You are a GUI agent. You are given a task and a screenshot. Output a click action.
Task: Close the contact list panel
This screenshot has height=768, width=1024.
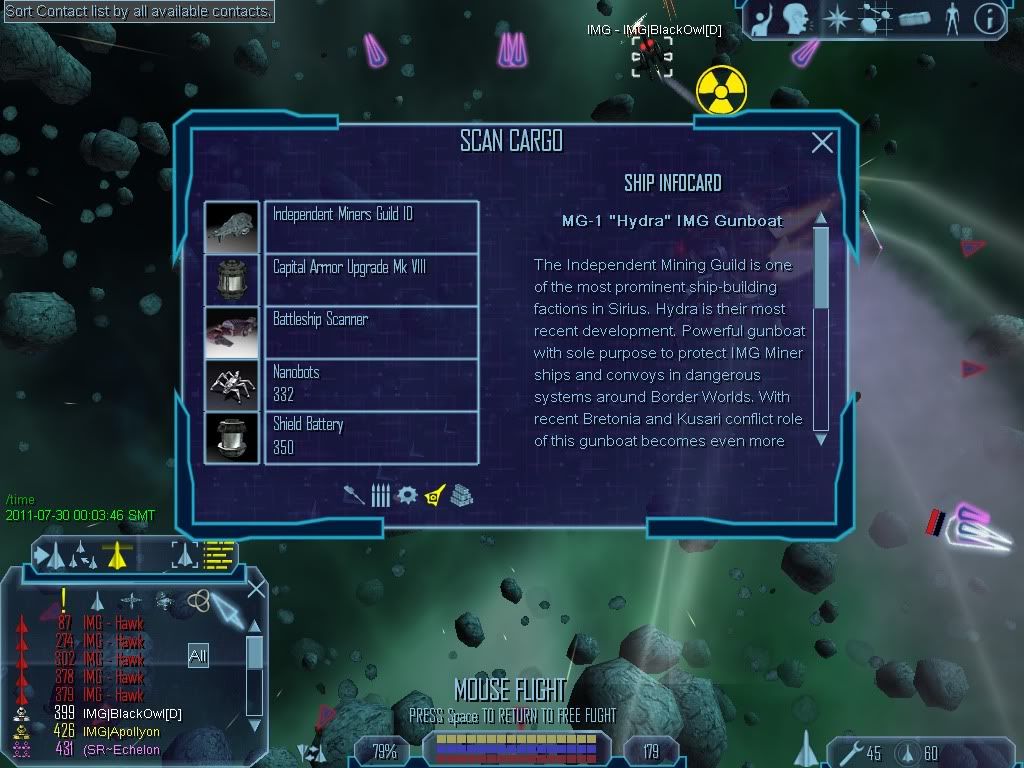point(256,589)
